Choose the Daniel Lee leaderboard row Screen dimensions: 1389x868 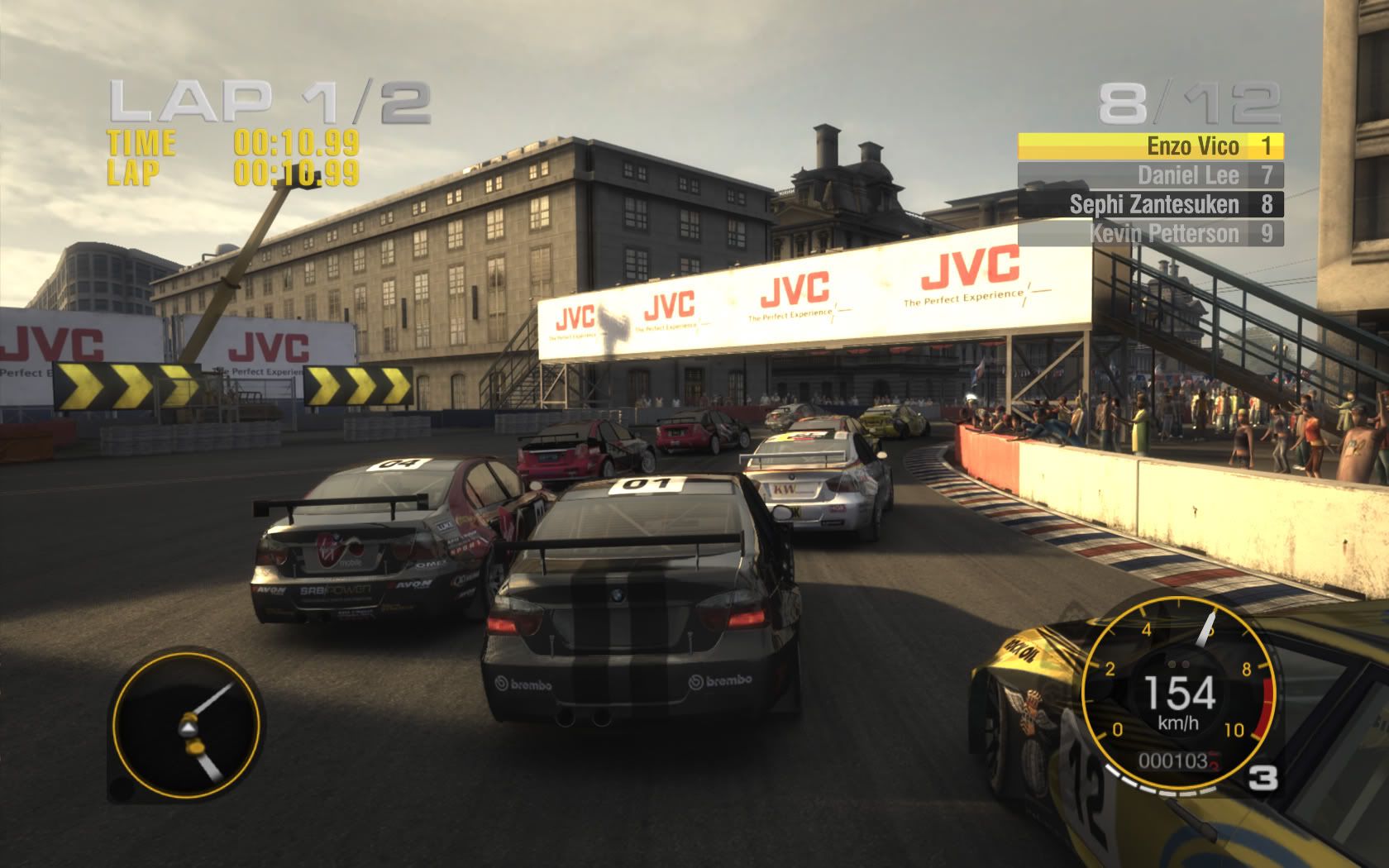[x=1150, y=175]
